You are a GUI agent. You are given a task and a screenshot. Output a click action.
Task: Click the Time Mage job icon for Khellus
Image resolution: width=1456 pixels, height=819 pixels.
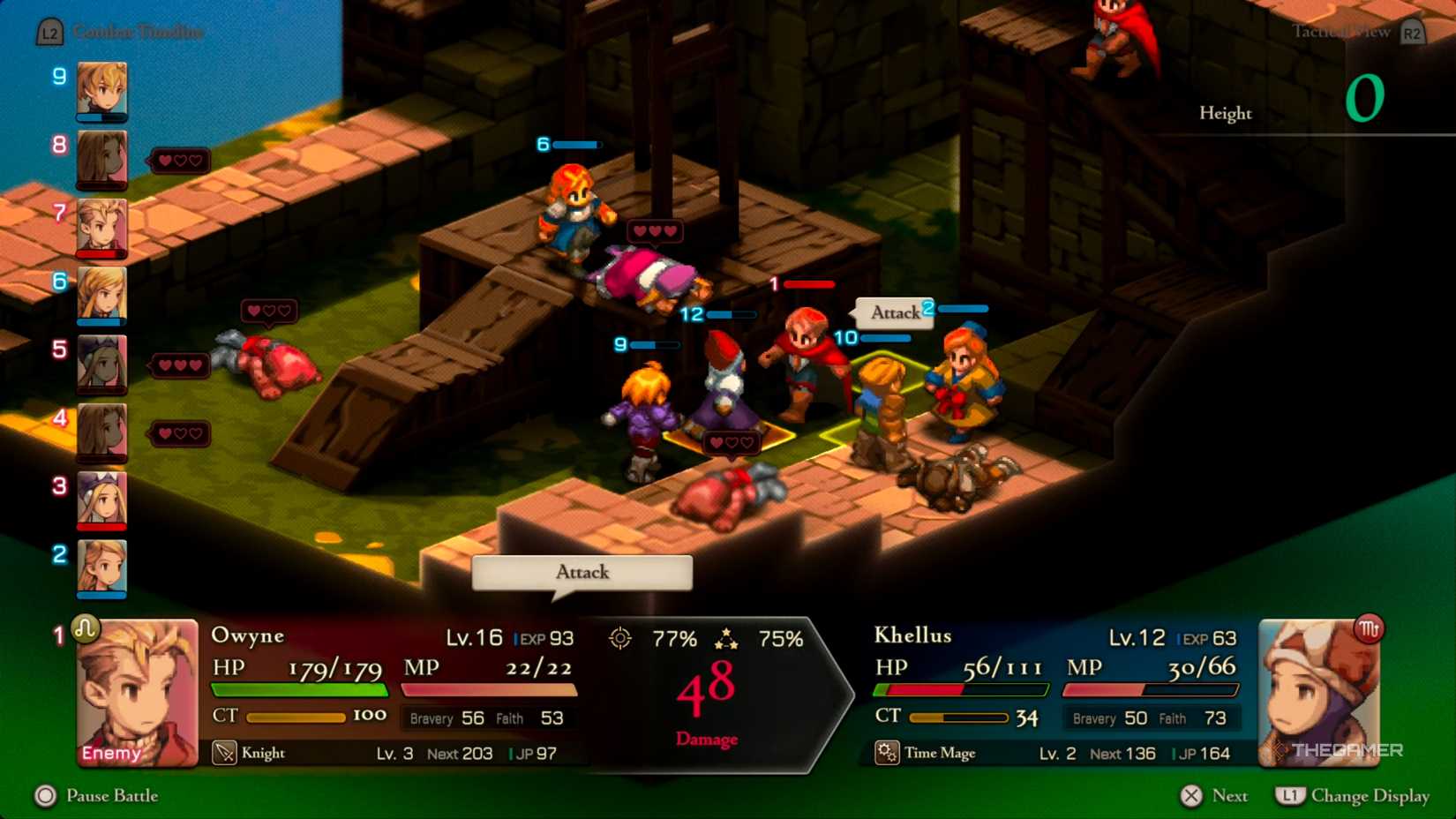click(x=886, y=752)
